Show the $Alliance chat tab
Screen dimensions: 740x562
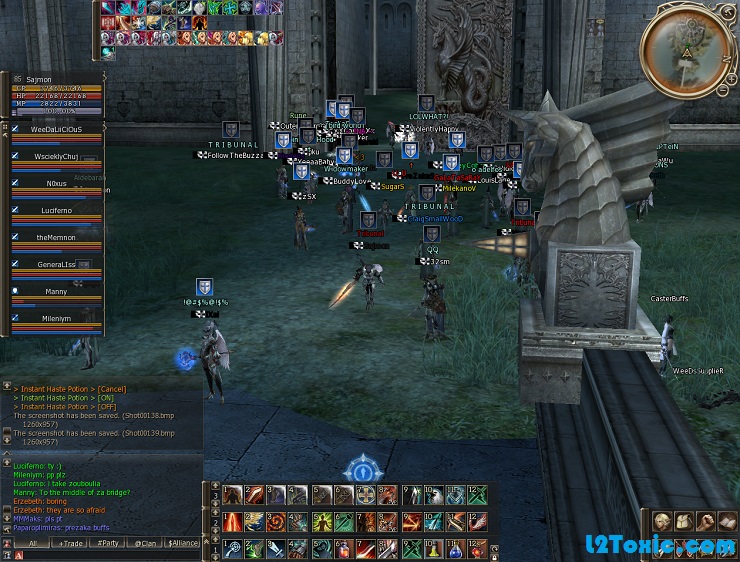[183, 543]
